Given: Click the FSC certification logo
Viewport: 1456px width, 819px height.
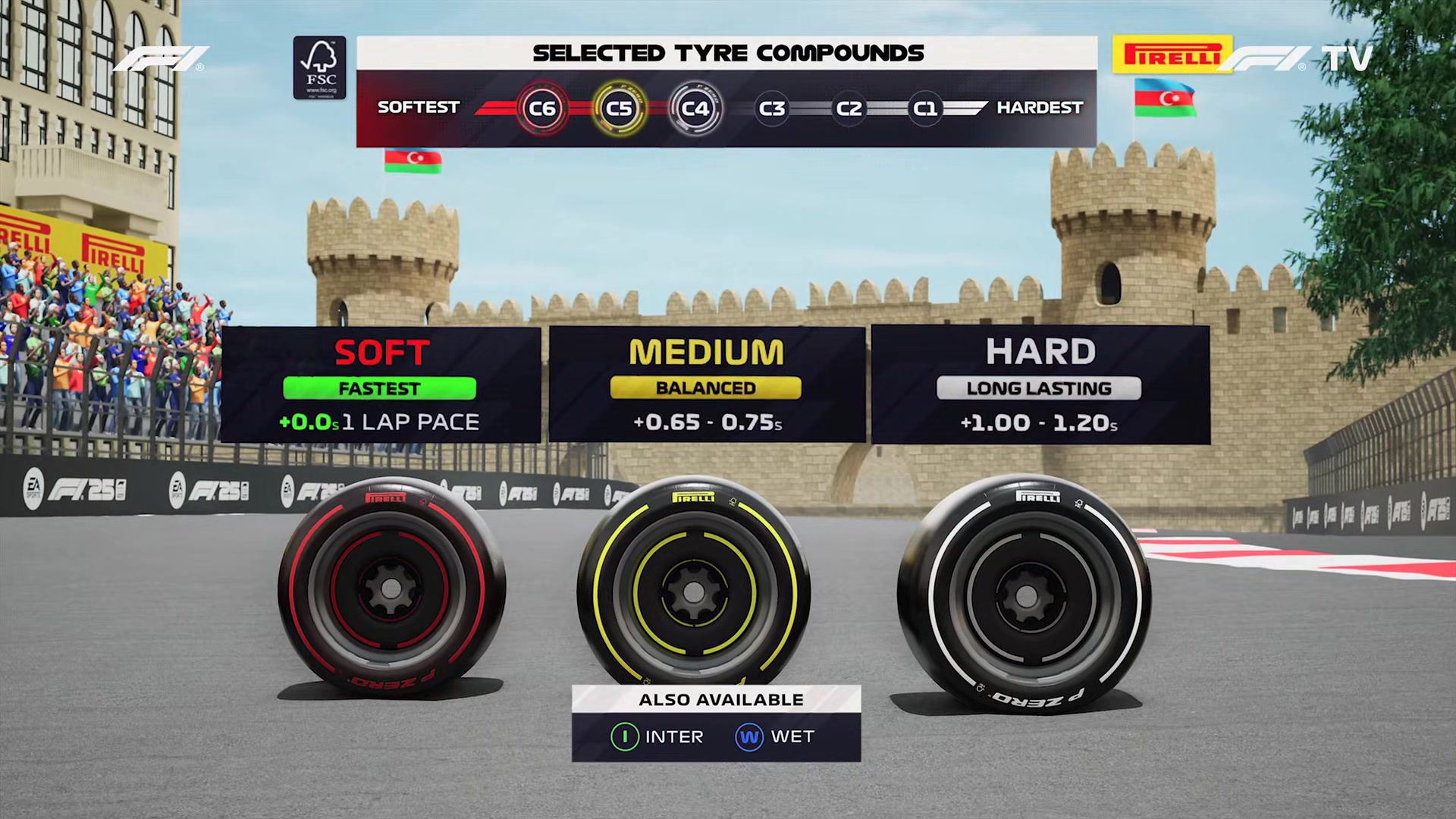Looking at the screenshot, I should coord(319,67).
